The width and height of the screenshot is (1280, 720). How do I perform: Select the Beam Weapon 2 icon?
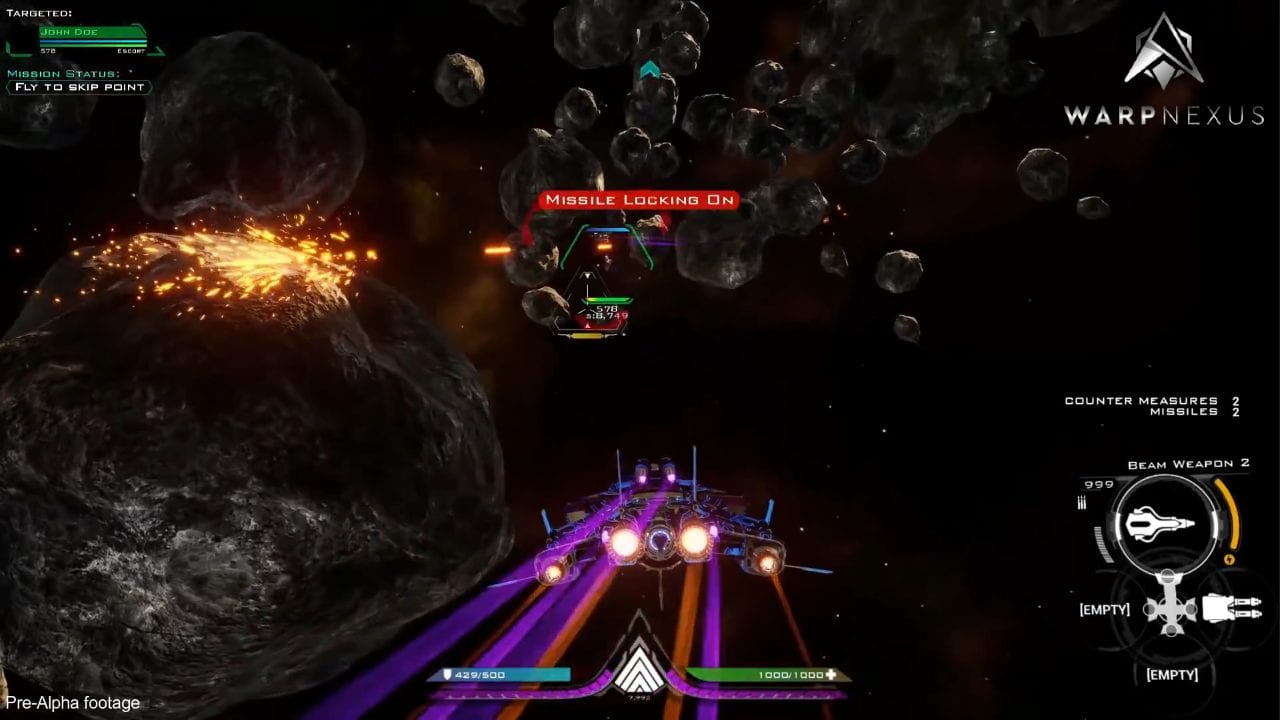tap(1161, 525)
